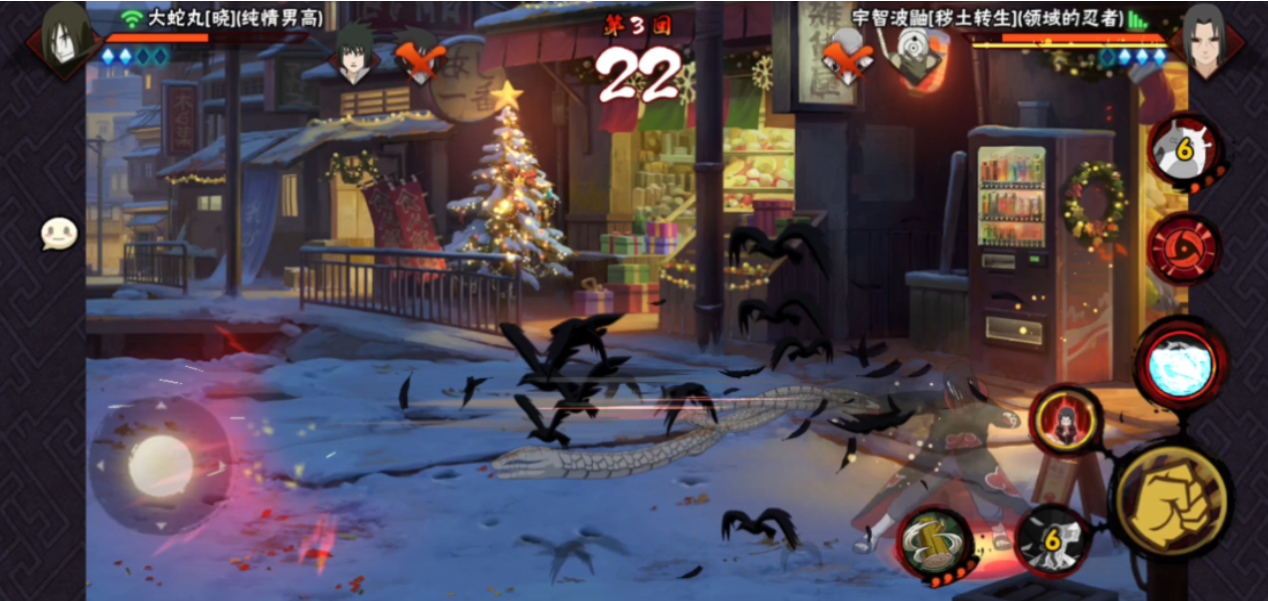Use the red Sharingan eye ability
The width and height of the screenshot is (1268, 601).
pyautogui.click(x=1183, y=249)
